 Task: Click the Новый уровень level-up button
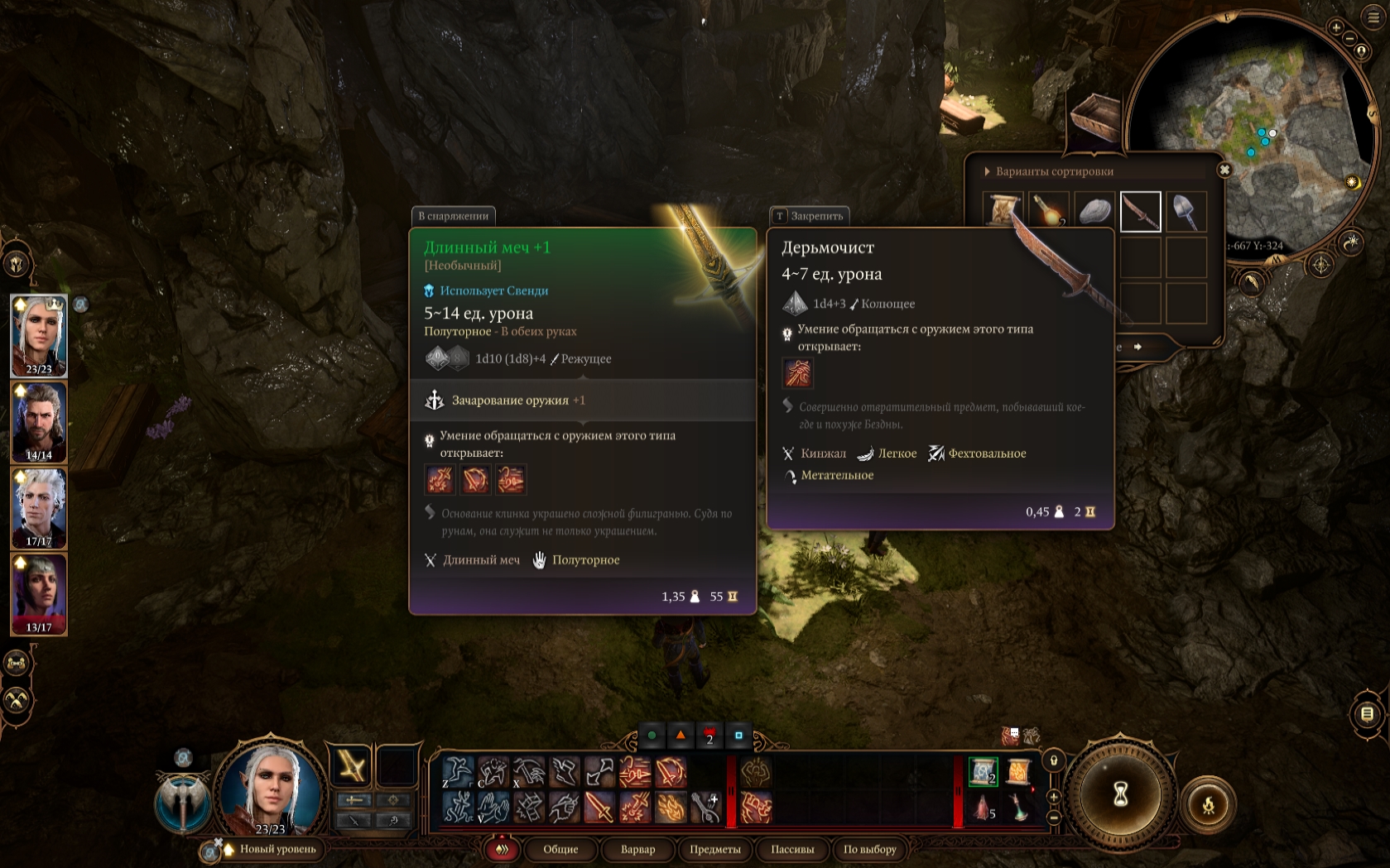(x=277, y=849)
